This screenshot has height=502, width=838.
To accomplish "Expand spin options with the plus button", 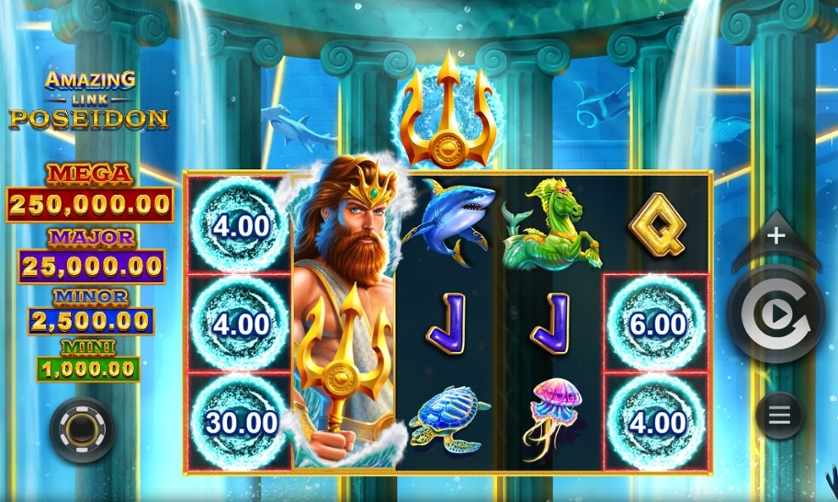I will tap(776, 236).
